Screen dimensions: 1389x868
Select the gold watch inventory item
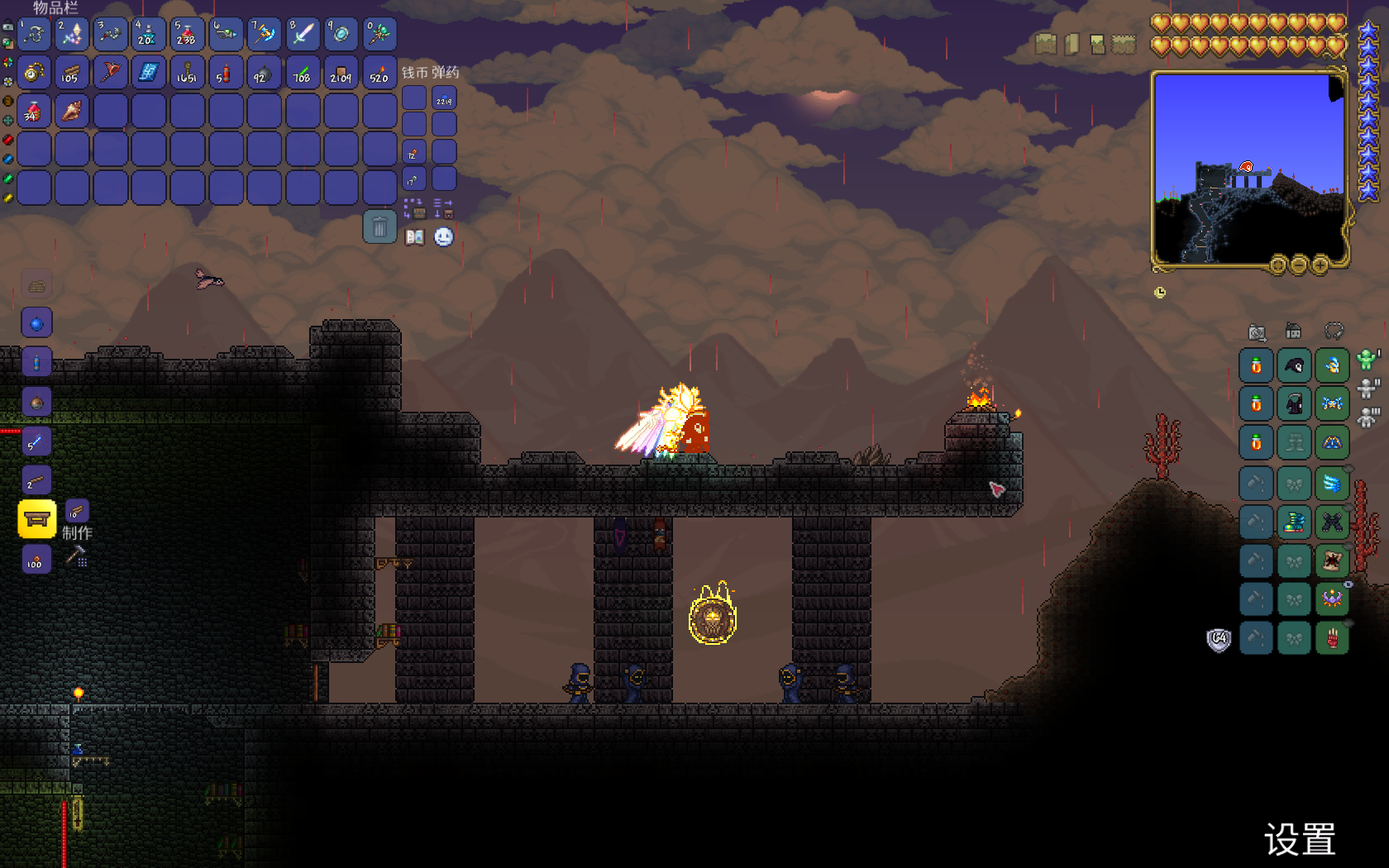[34, 74]
